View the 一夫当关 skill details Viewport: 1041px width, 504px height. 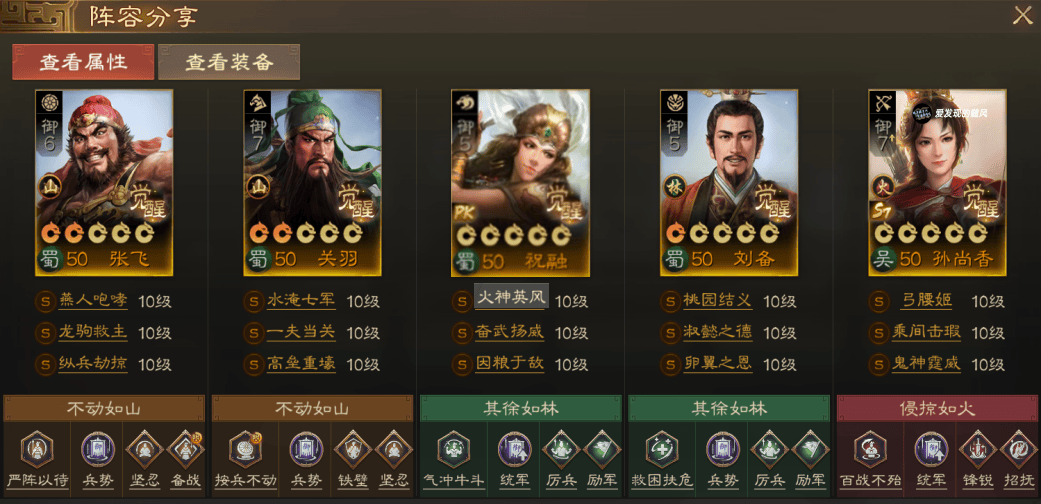[x=301, y=333]
